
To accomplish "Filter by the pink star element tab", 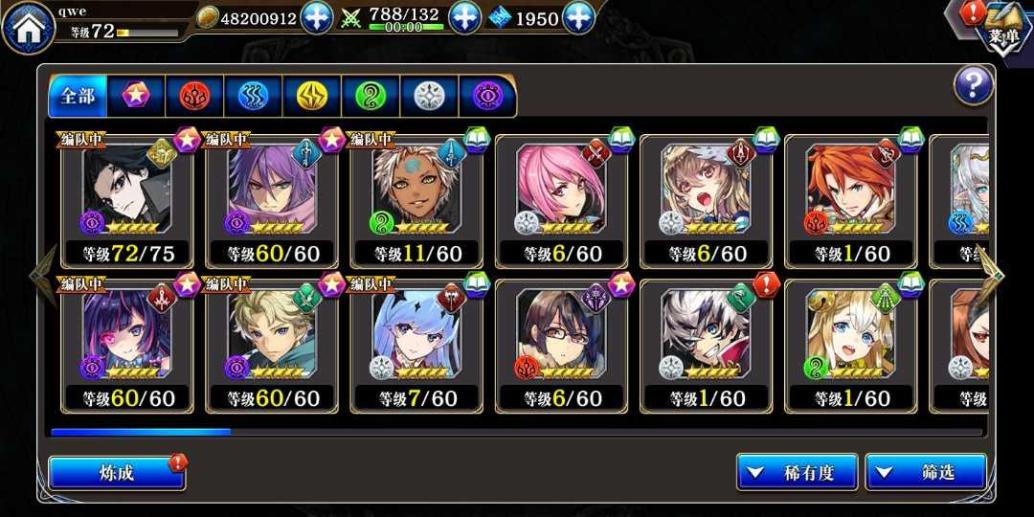I will (x=136, y=96).
